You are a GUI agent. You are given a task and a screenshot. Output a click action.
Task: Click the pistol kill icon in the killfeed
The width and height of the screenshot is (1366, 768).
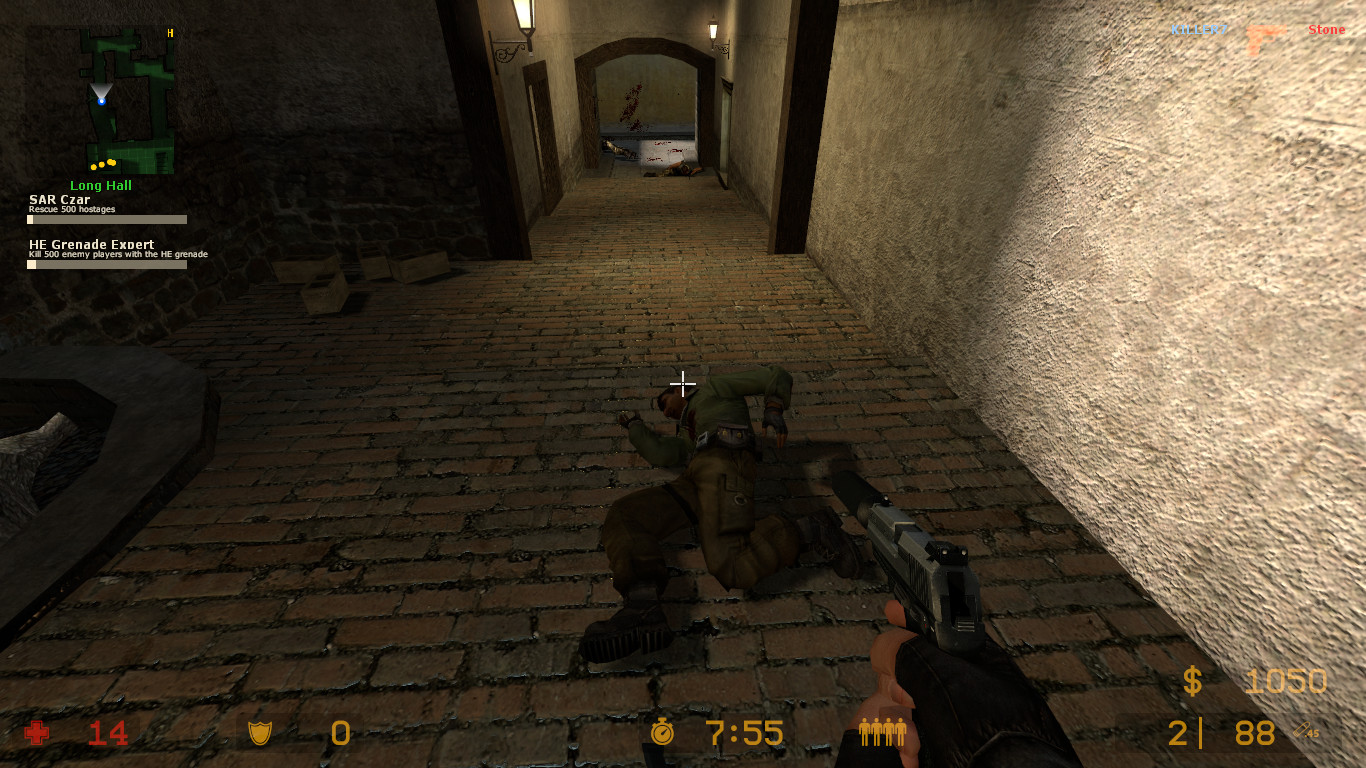(x=1266, y=29)
